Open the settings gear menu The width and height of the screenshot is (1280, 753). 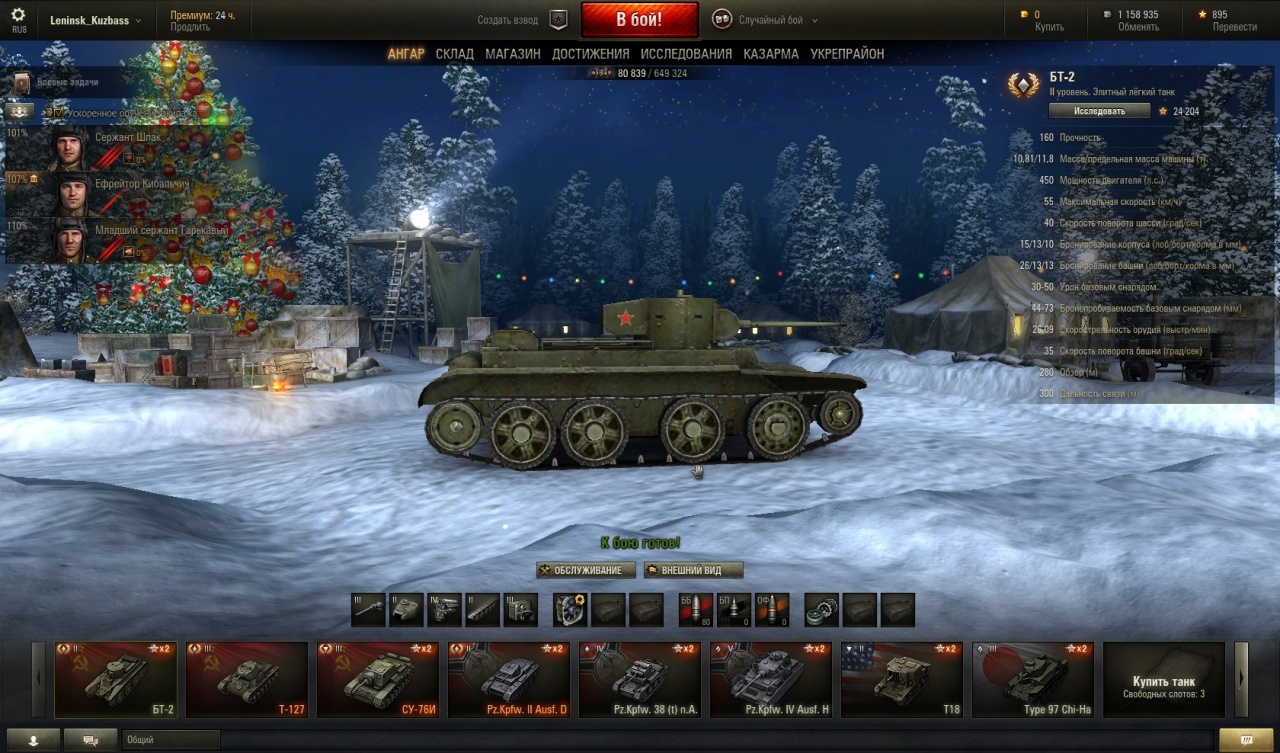point(18,17)
